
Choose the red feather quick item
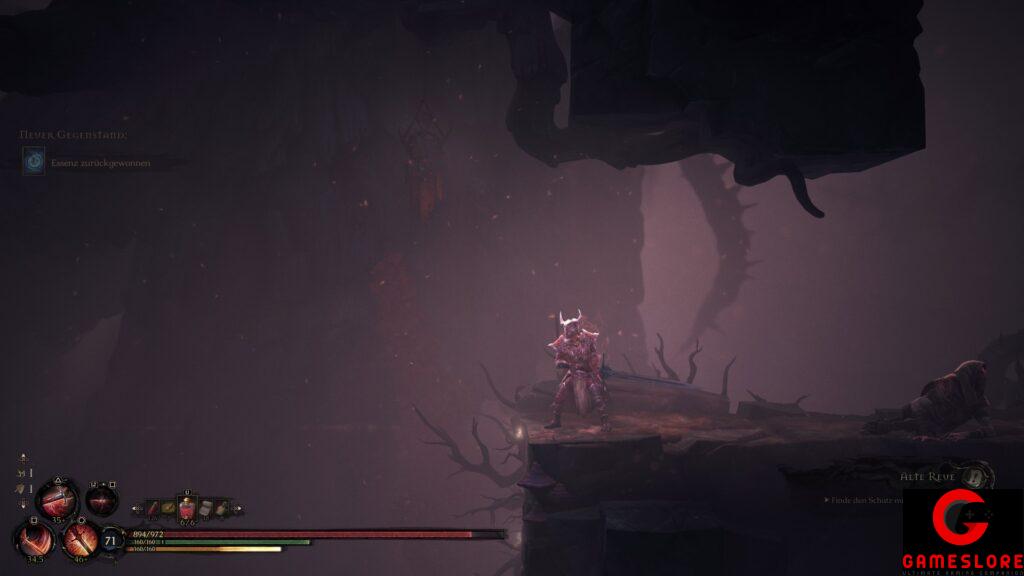154,509
